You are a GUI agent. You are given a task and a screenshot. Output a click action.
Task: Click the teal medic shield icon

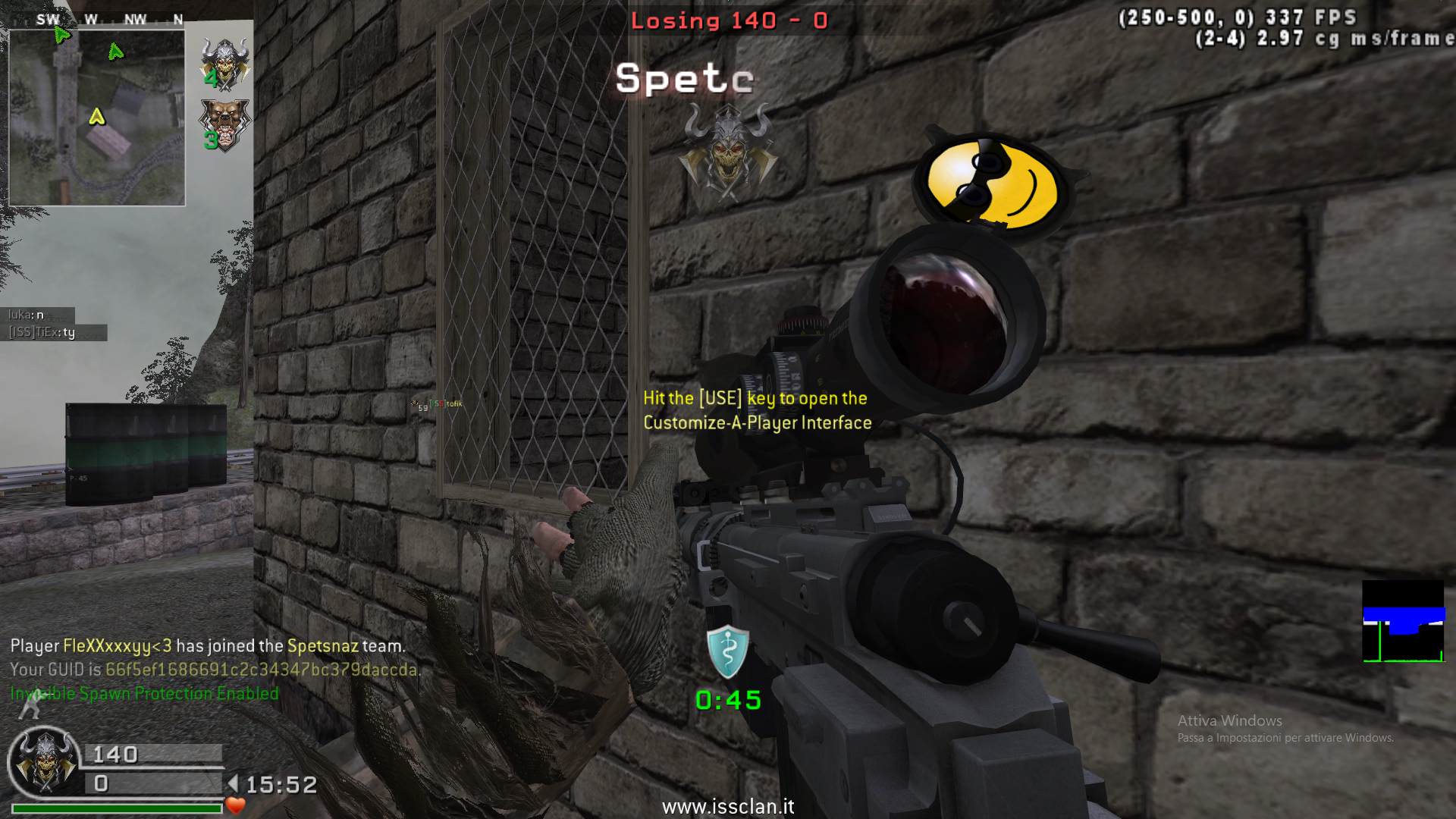click(x=727, y=652)
